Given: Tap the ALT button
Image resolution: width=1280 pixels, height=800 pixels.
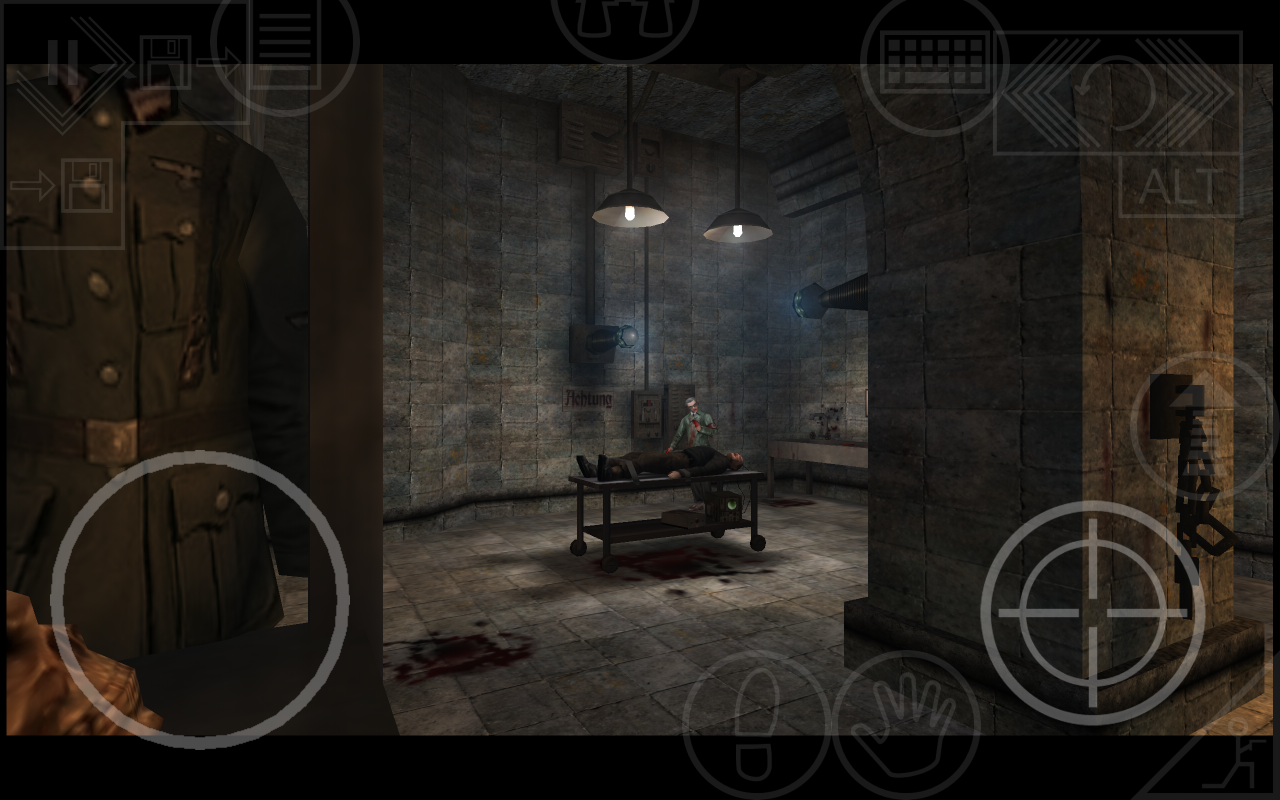Looking at the screenshot, I should pos(1181,186).
